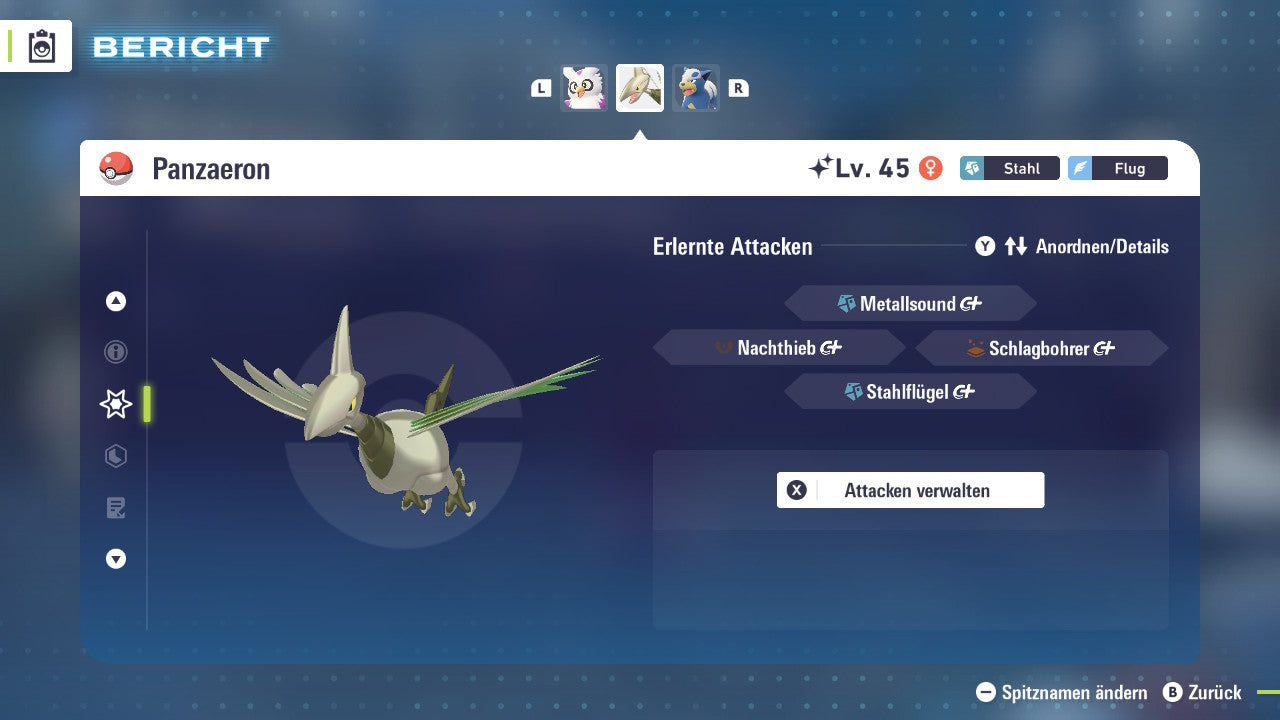Click the female gender symbol next to Lv. 45
The image size is (1280, 720).
[932, 168]
